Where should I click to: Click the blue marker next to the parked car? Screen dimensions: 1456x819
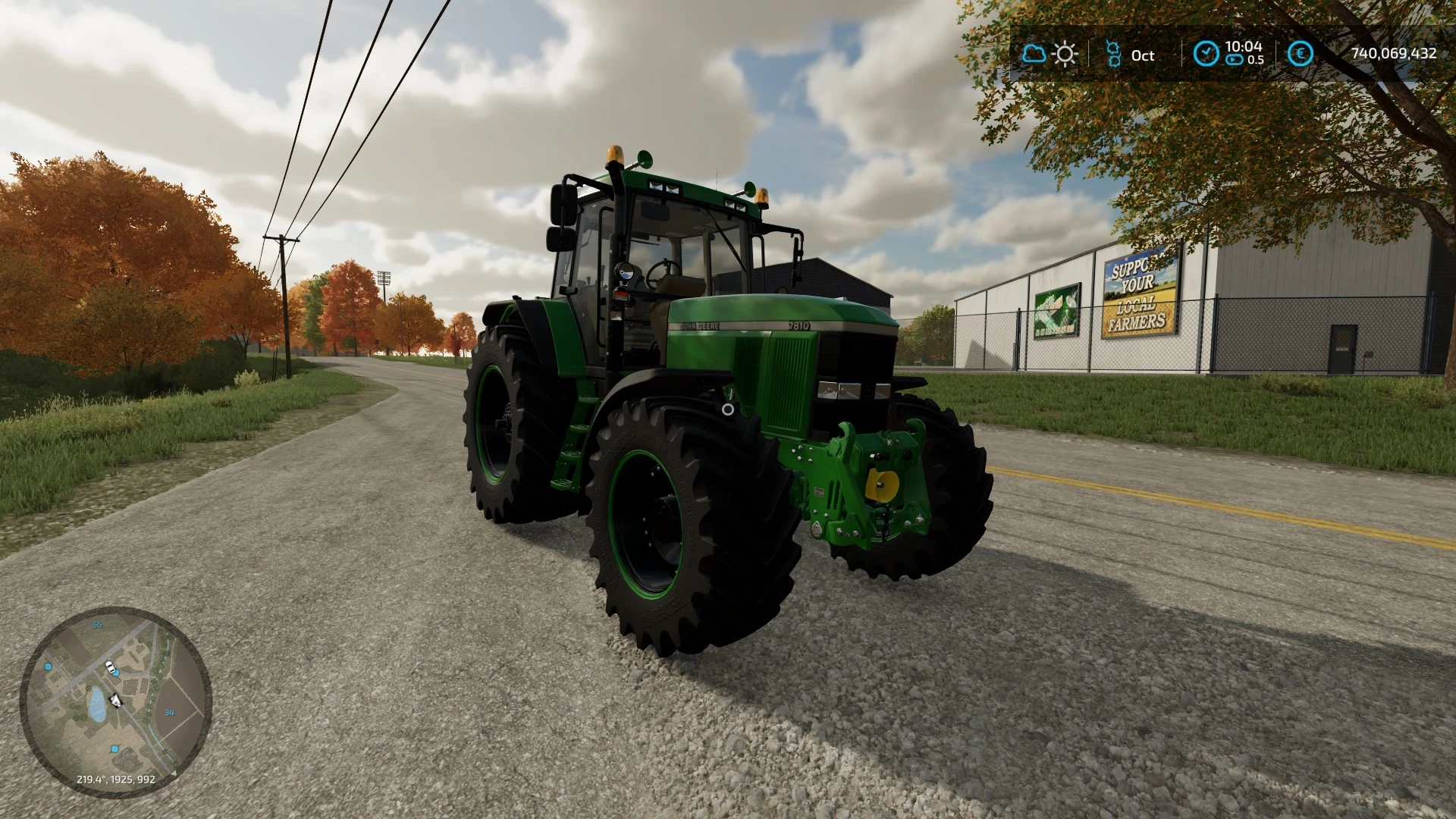click(117, 673)
